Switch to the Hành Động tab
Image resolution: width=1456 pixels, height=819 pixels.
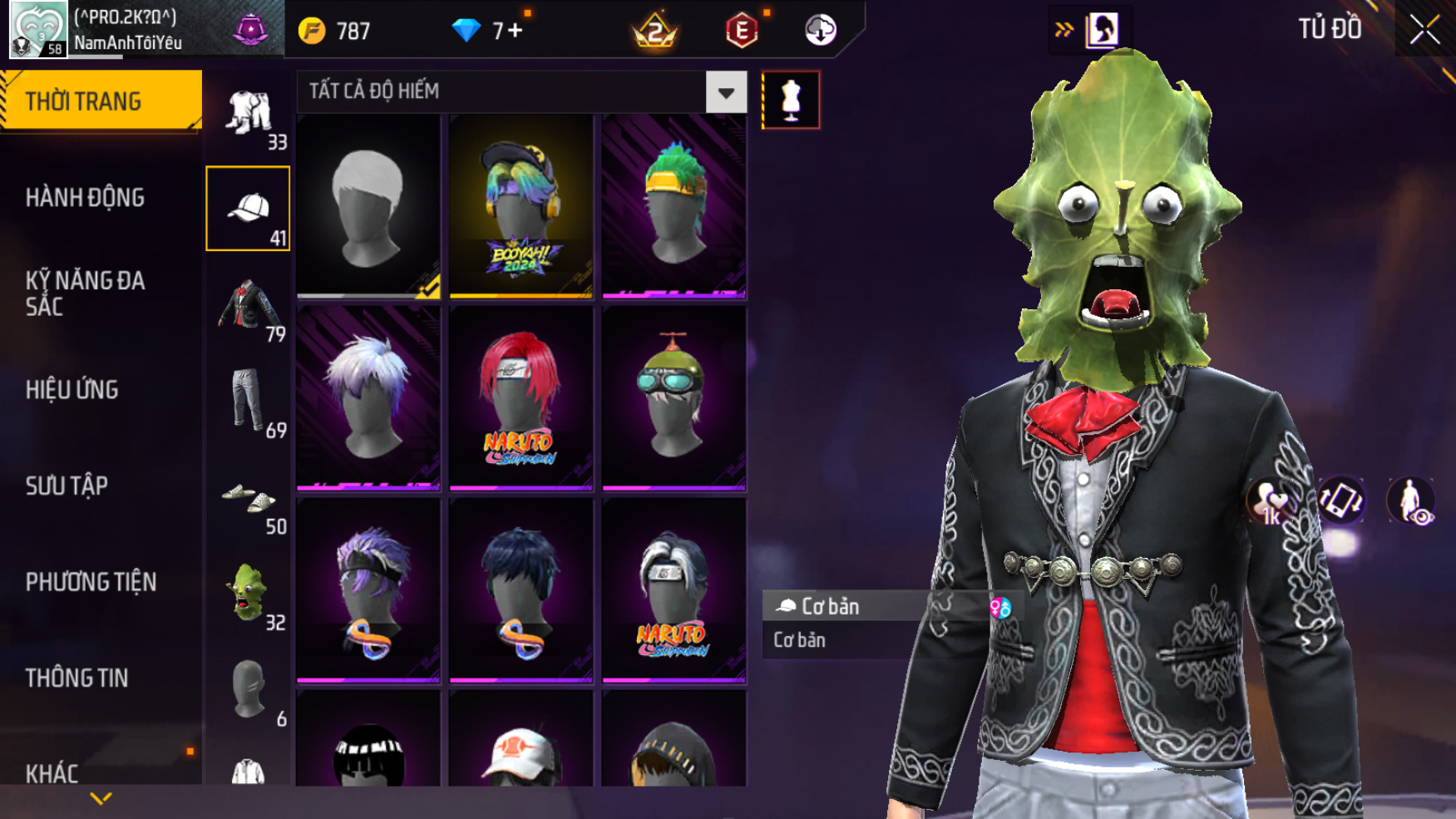point(85,198)
